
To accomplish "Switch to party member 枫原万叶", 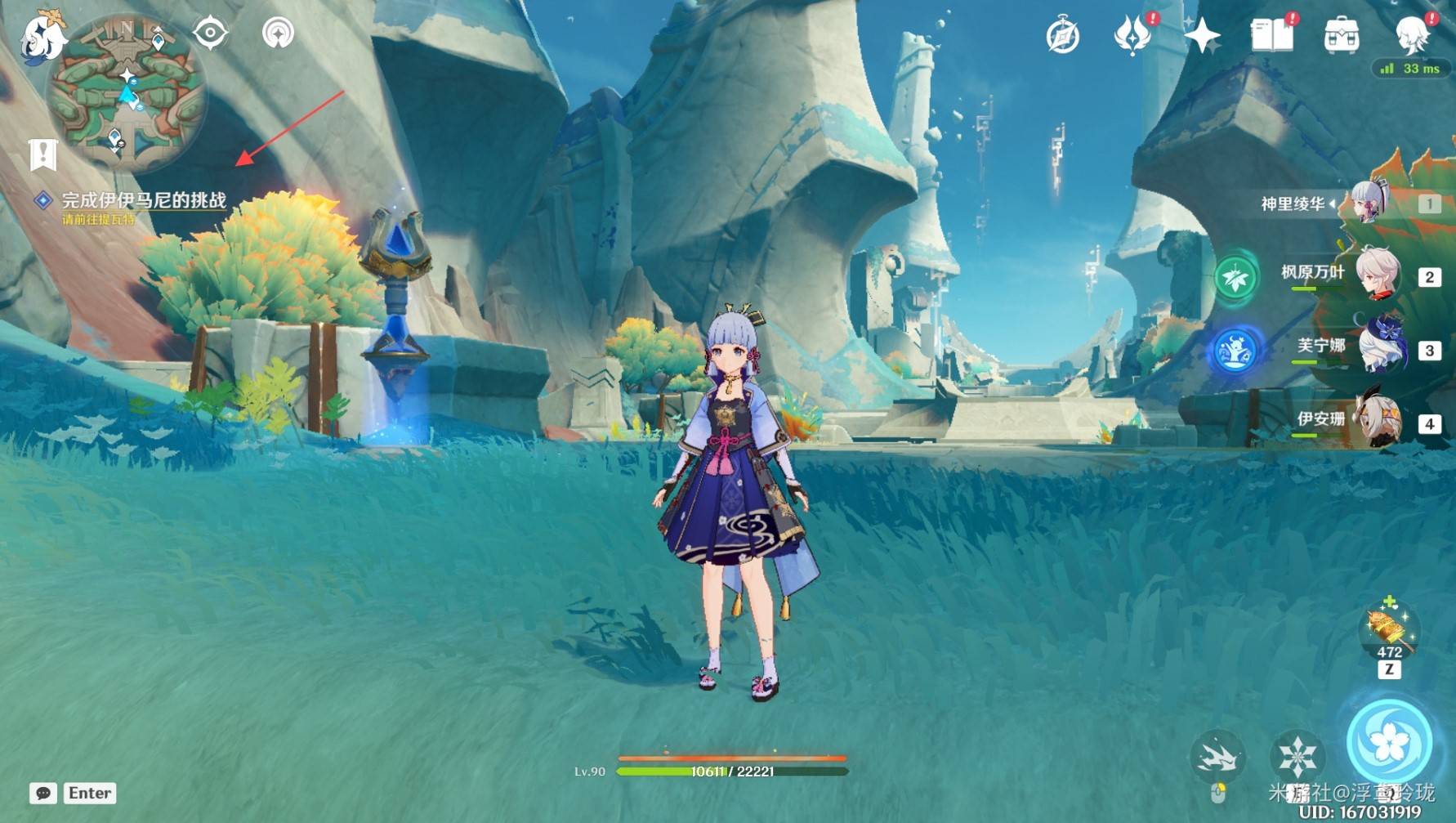I will [1378, 275].
